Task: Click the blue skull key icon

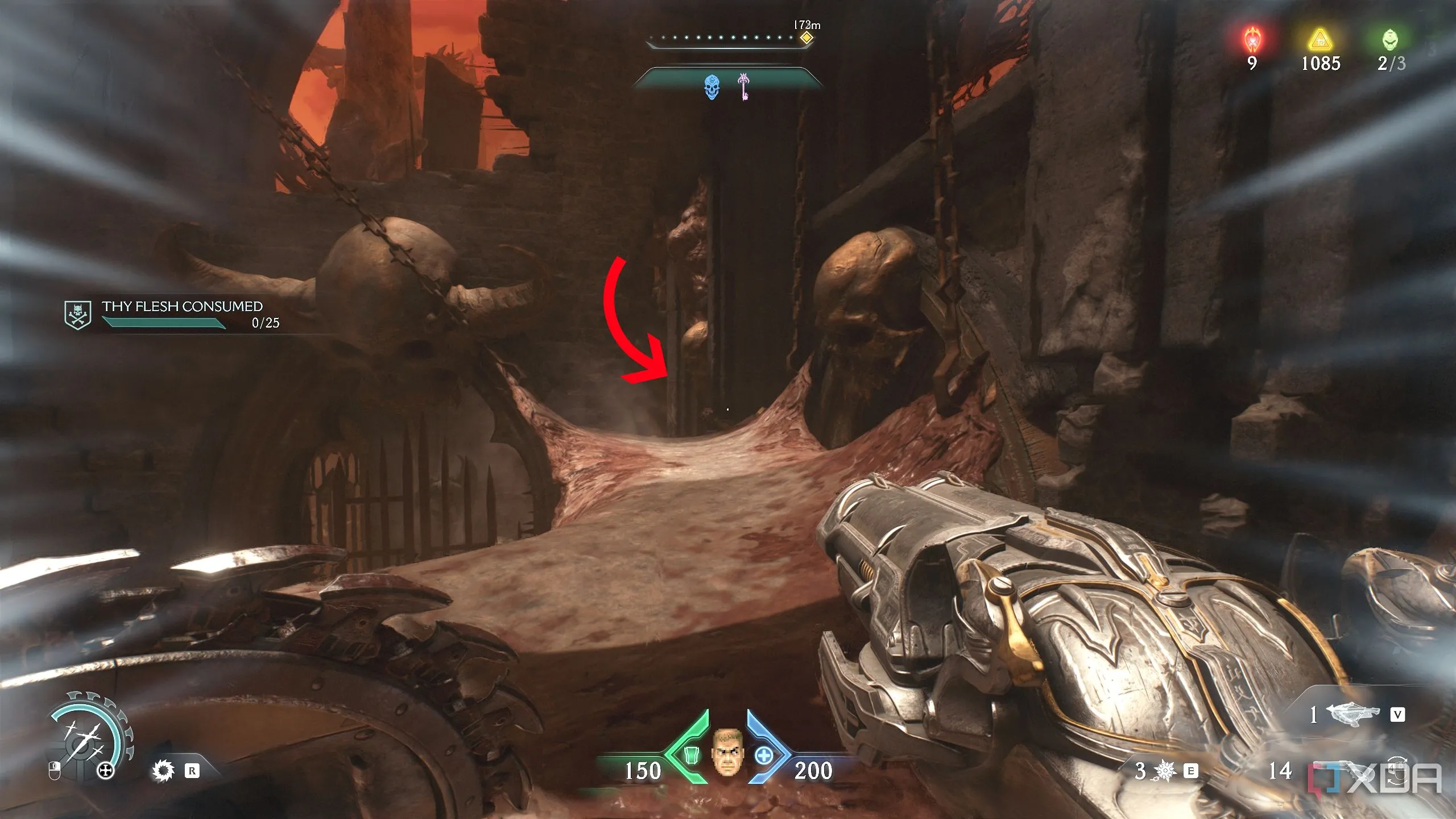Action: click(x=712, y=88)
